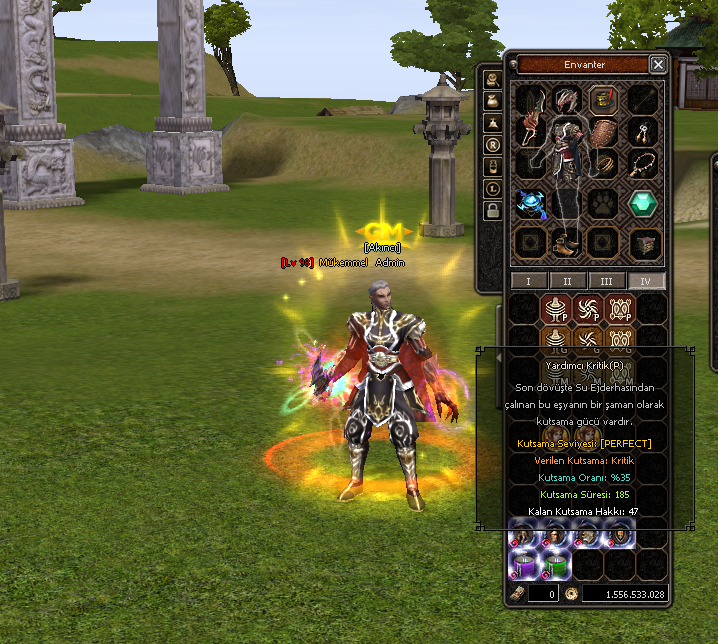The height and width of the screenshot is (644, 718).
Task: Toggle the padlock side button
Action: click(491, 210)
